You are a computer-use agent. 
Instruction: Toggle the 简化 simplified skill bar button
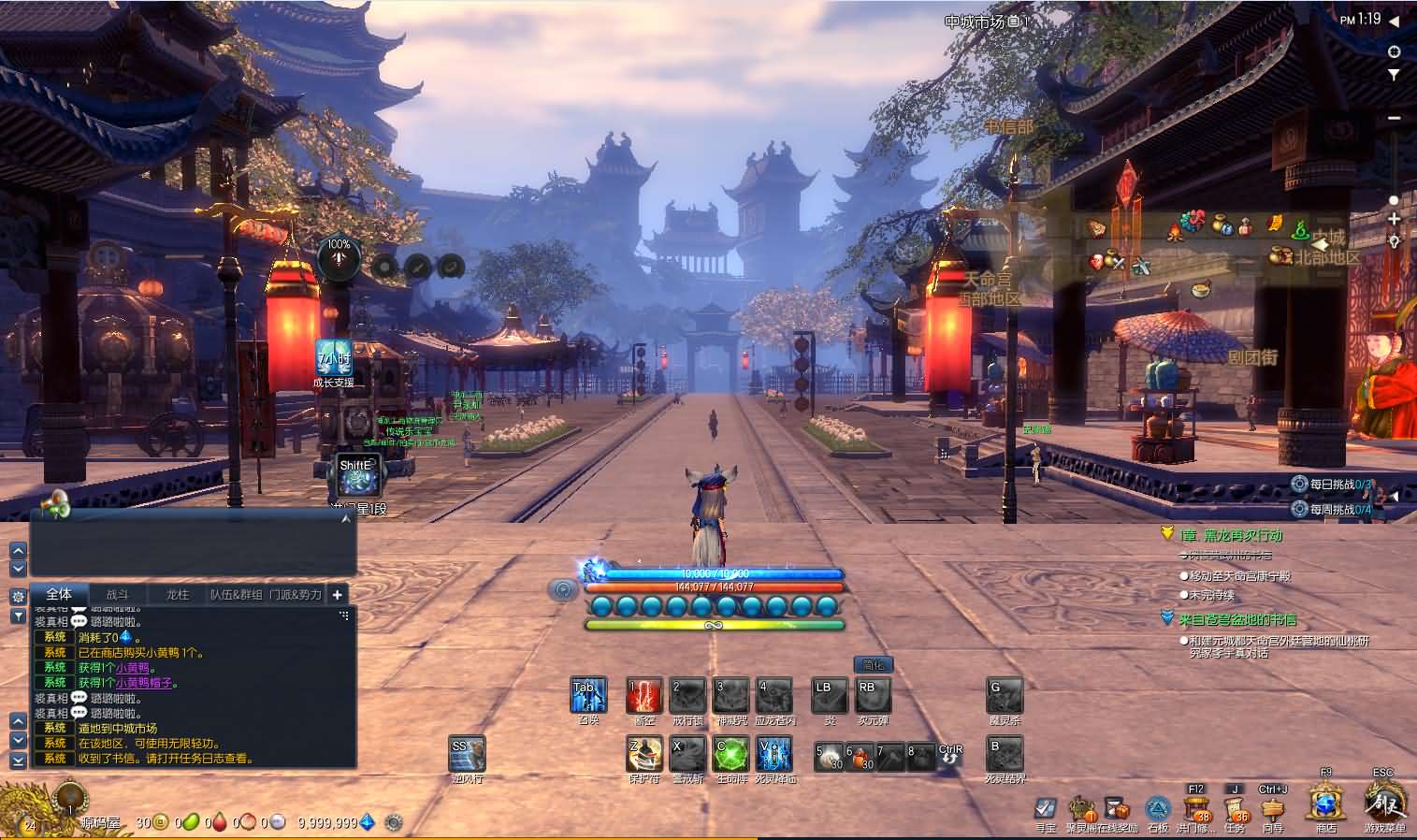coord(874,664)
